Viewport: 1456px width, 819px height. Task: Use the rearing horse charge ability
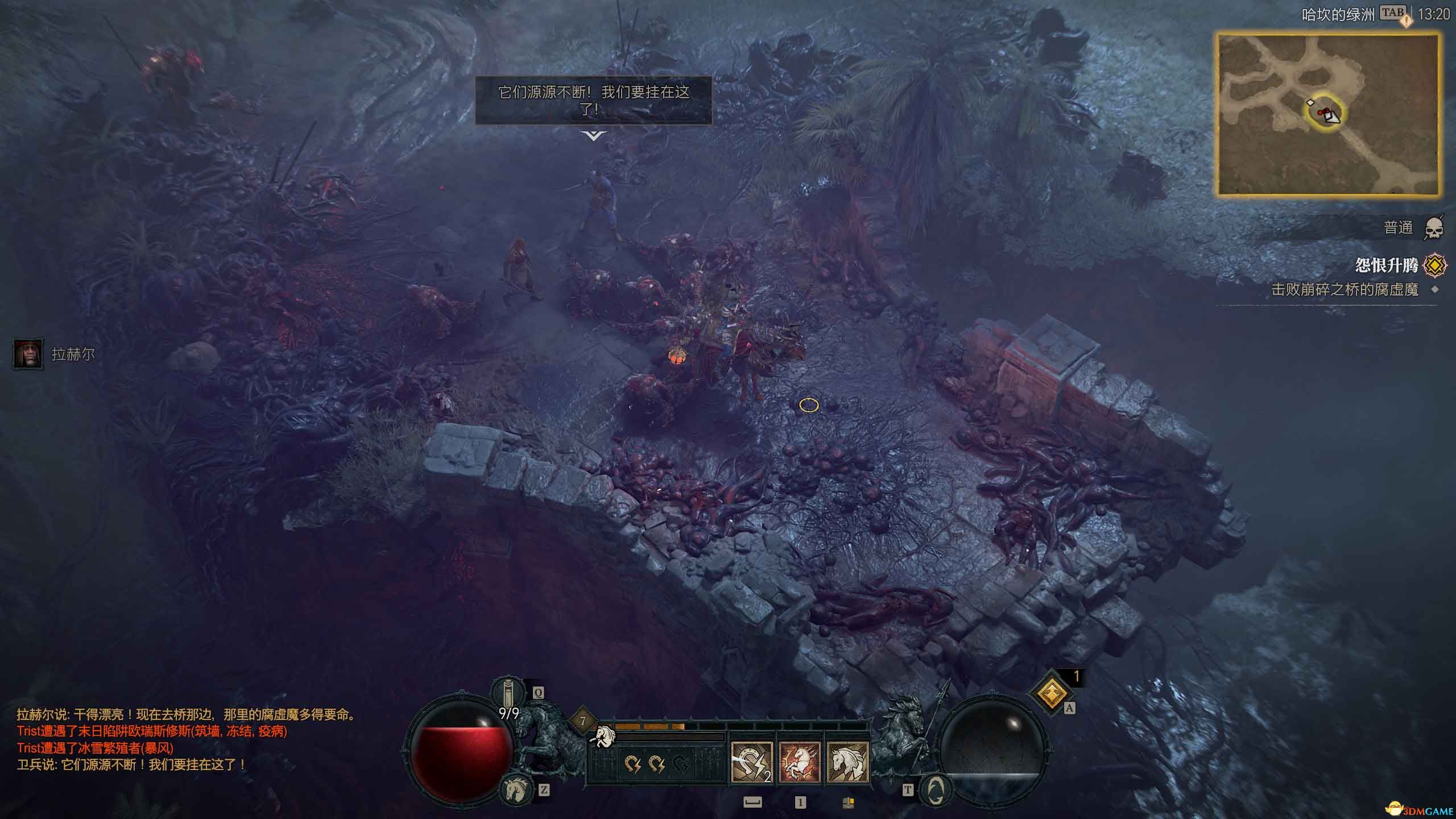pyautogui.click(x=799, y=762)
